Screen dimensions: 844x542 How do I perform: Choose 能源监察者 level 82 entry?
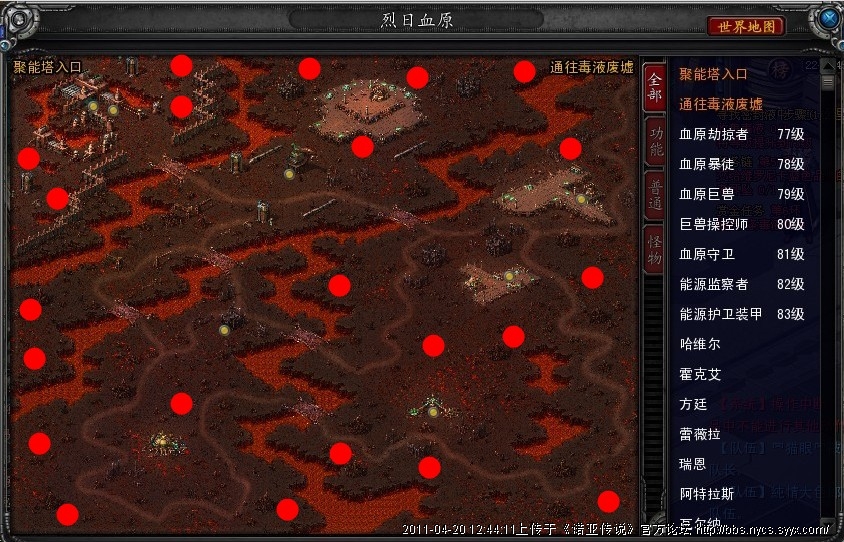740,284
